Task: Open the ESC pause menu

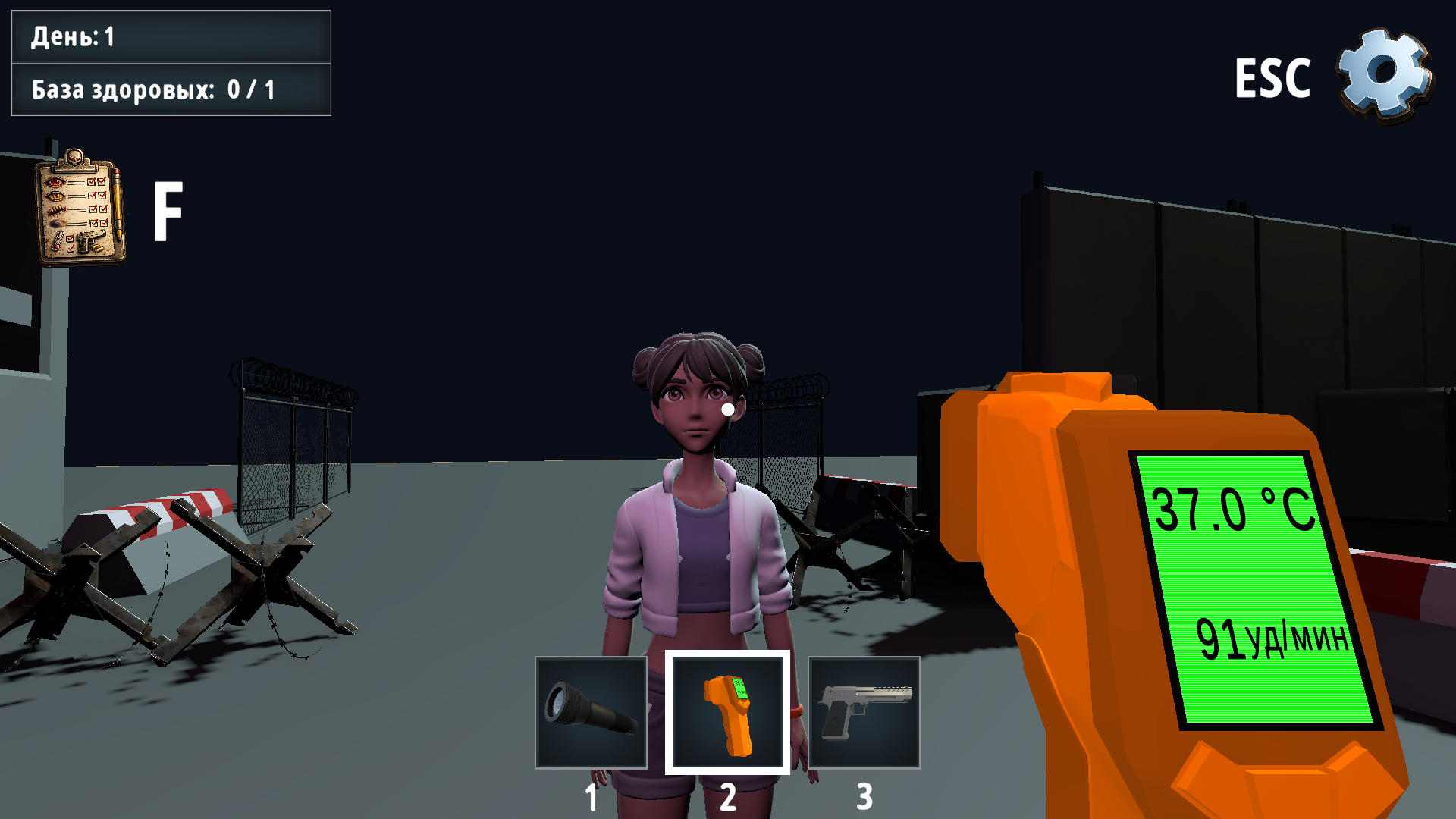Action: tap(1274, 78)
